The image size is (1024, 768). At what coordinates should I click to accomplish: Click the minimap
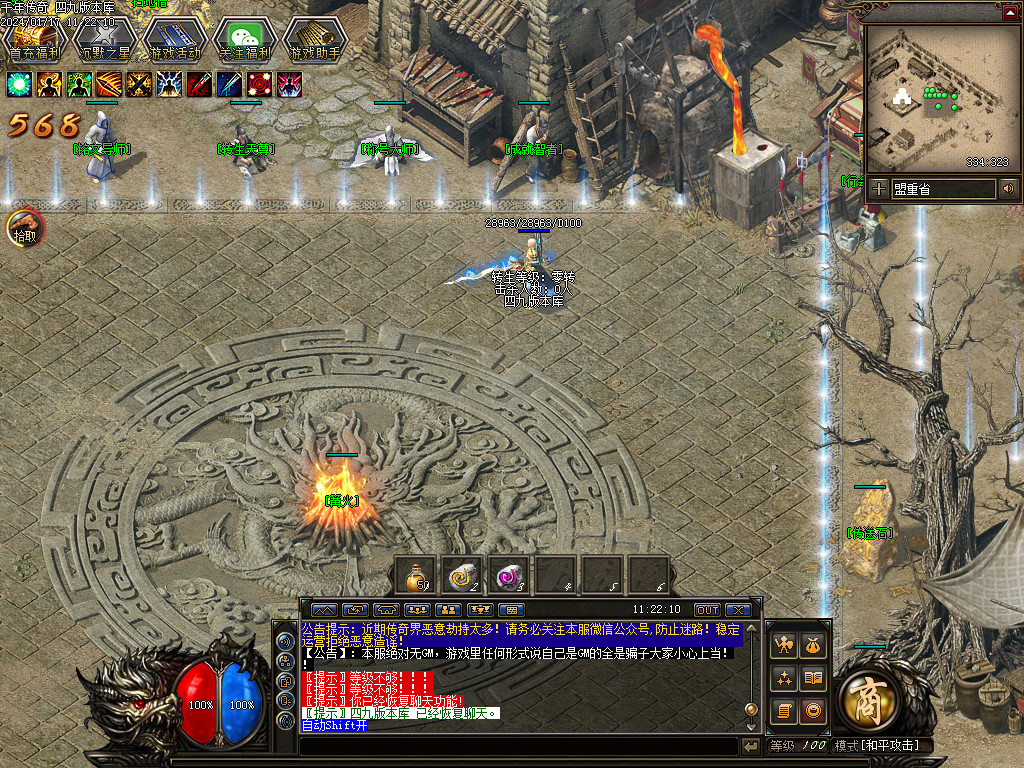coord(938,98)
